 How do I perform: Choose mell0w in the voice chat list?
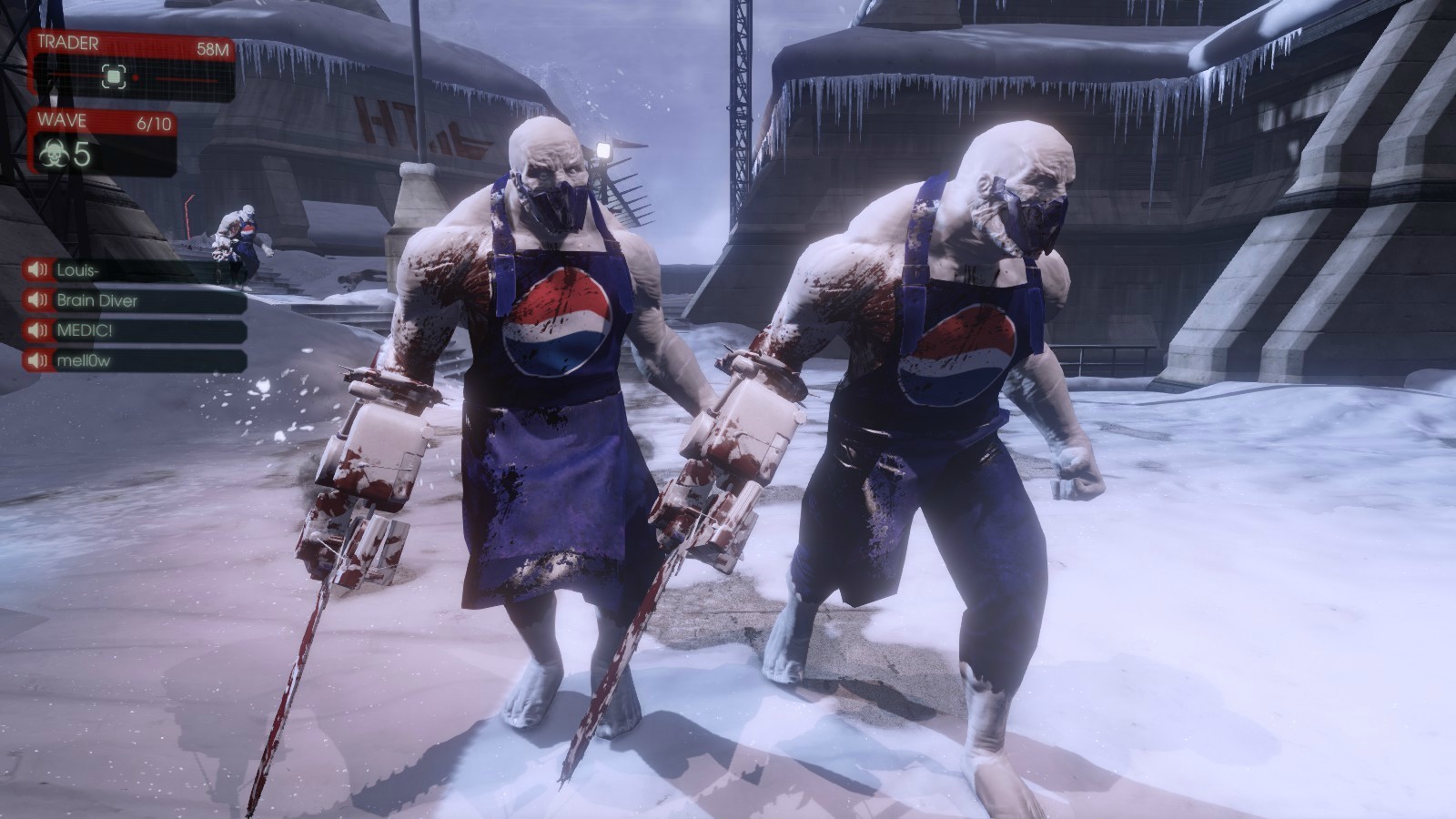(135, 360)
